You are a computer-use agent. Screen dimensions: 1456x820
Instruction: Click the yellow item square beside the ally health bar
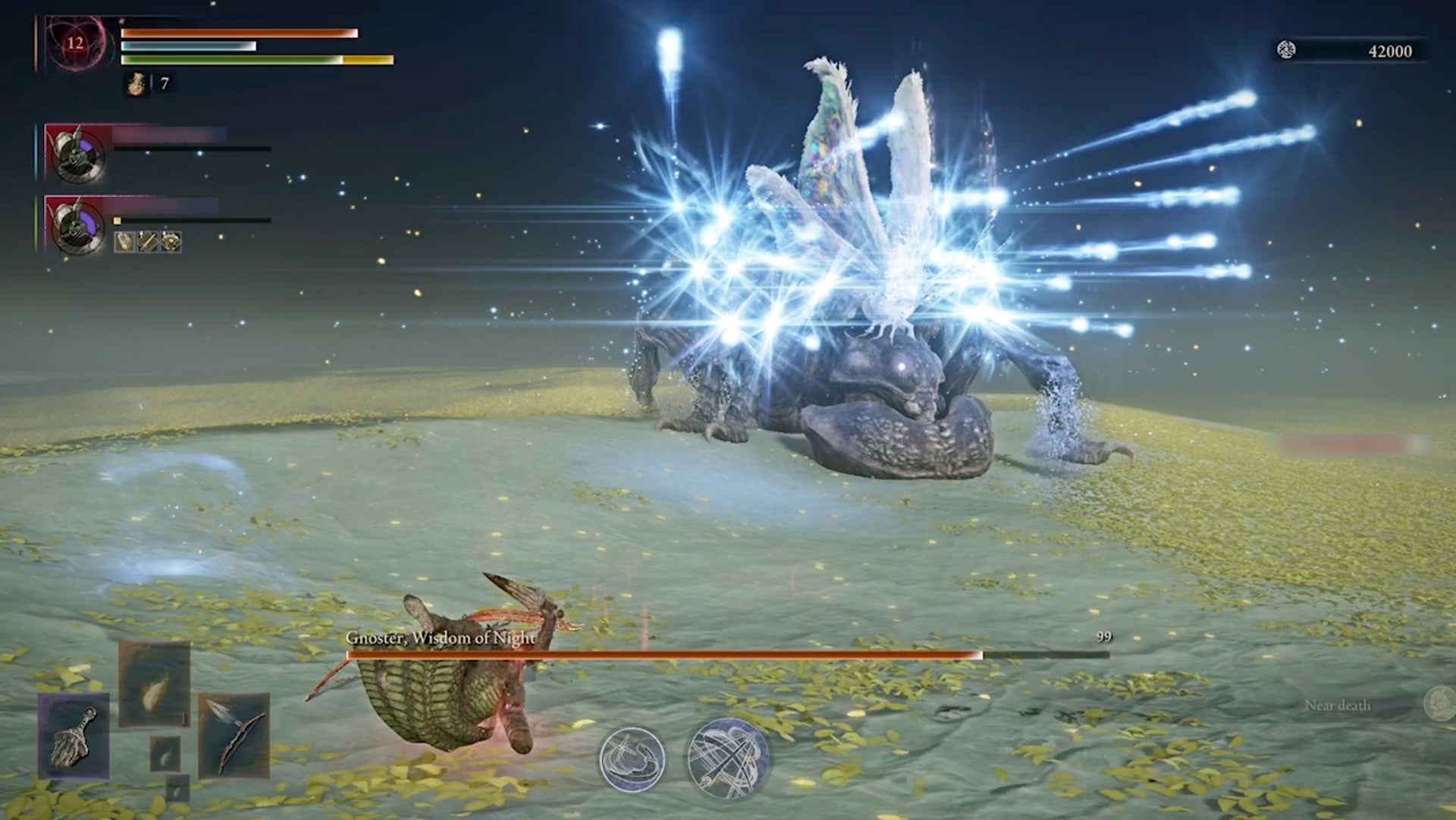click(117, 220)
